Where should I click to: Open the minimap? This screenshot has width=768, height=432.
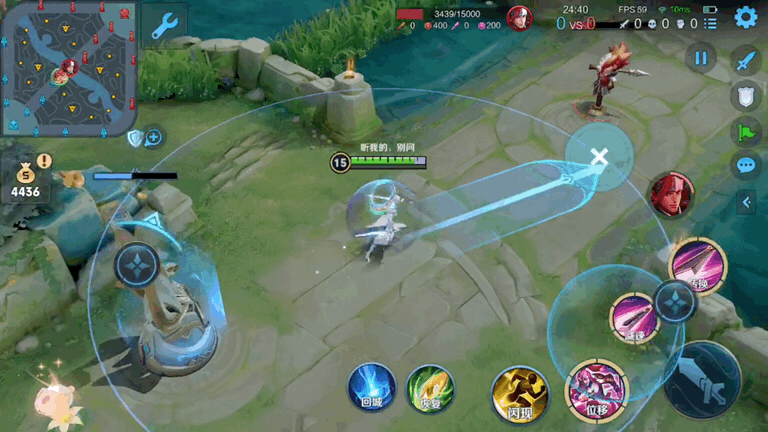[x=68, y=70]
